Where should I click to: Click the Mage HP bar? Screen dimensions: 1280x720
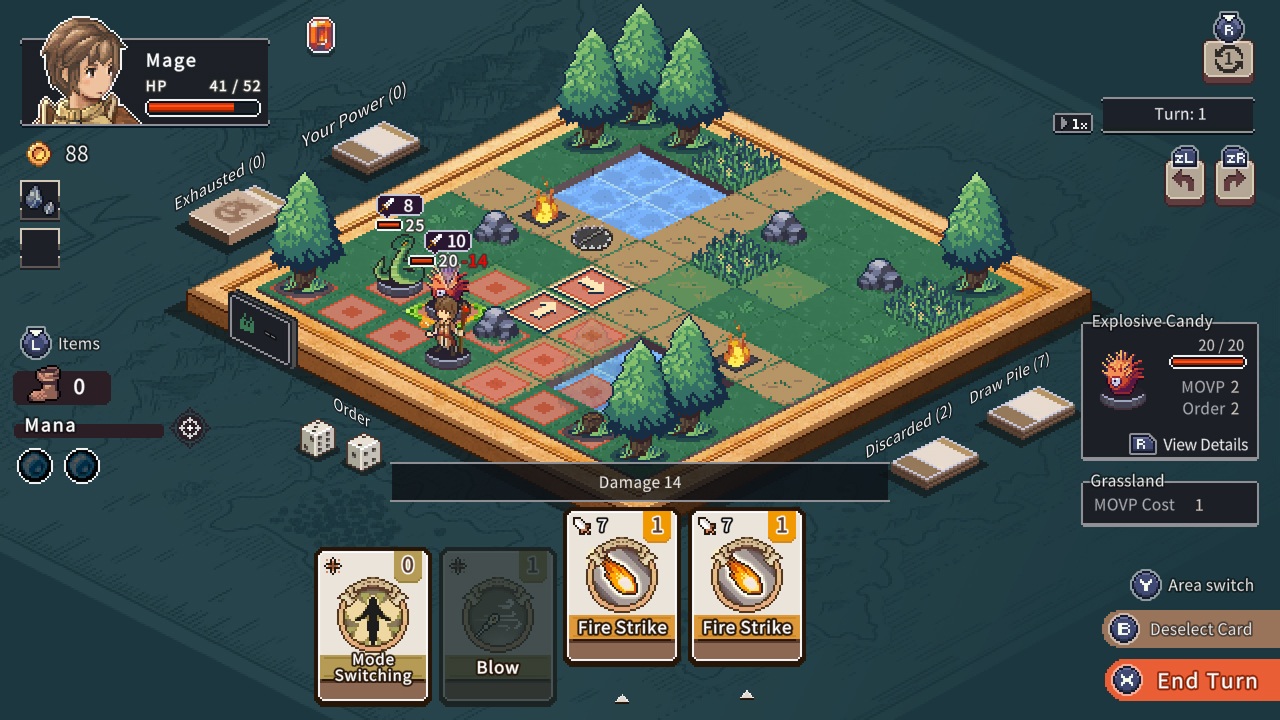pos(202,107)
